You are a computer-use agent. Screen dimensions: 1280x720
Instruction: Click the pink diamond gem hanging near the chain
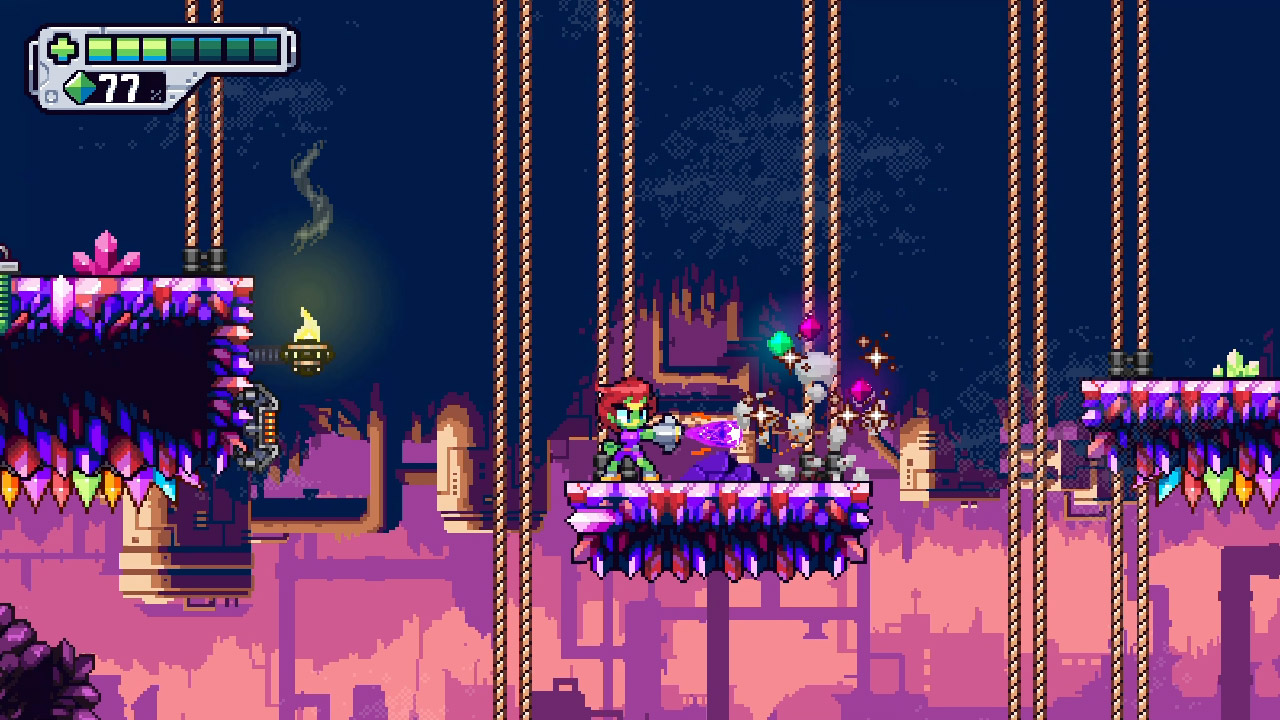coord(810,330)
